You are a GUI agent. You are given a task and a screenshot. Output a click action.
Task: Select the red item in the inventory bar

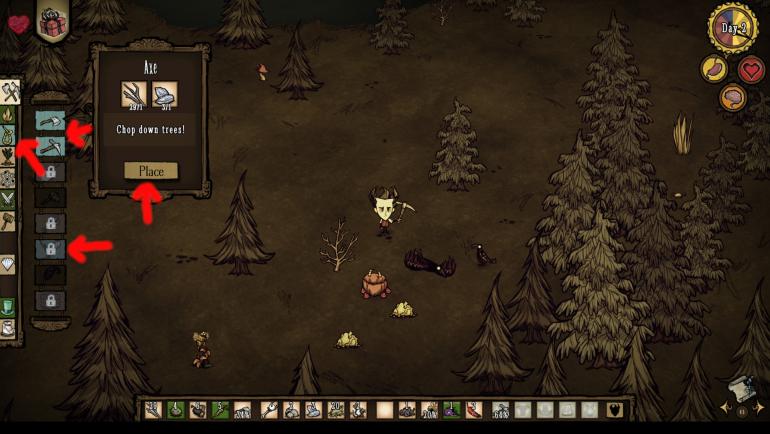[474, 409]
